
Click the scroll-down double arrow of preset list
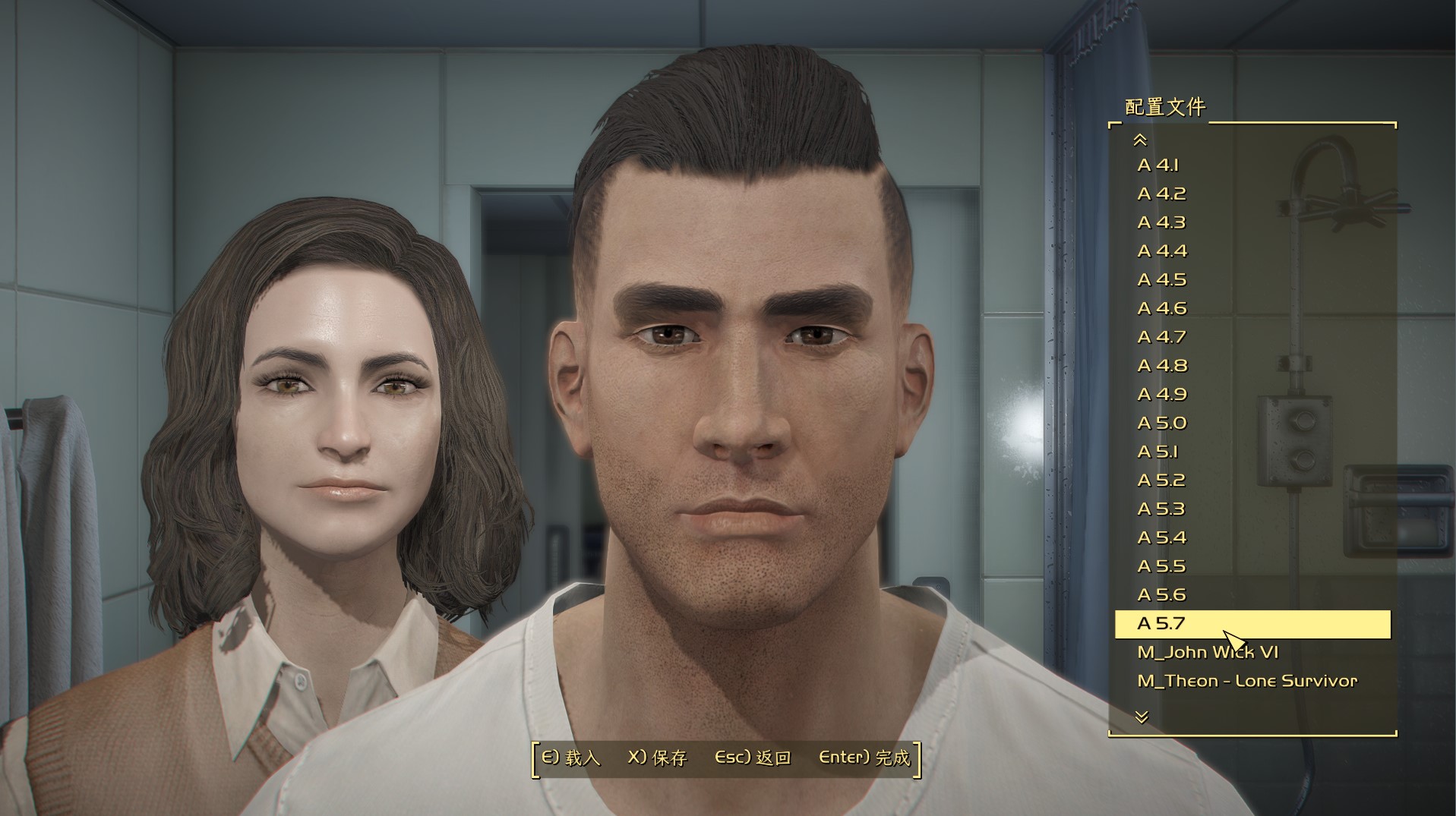click(1142, 717)
